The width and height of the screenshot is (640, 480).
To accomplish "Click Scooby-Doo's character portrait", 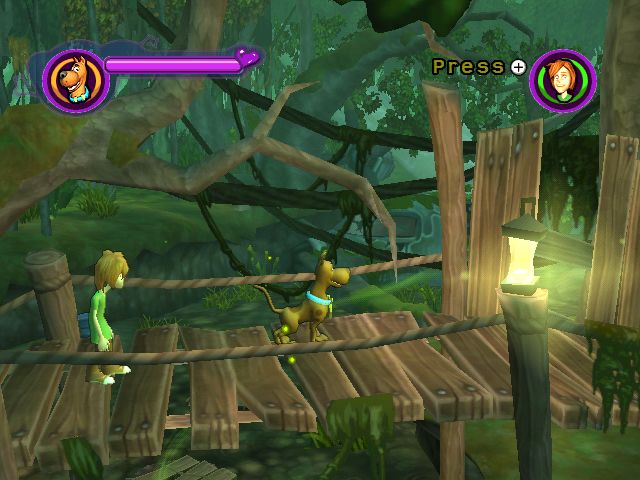I will [76, 80].
